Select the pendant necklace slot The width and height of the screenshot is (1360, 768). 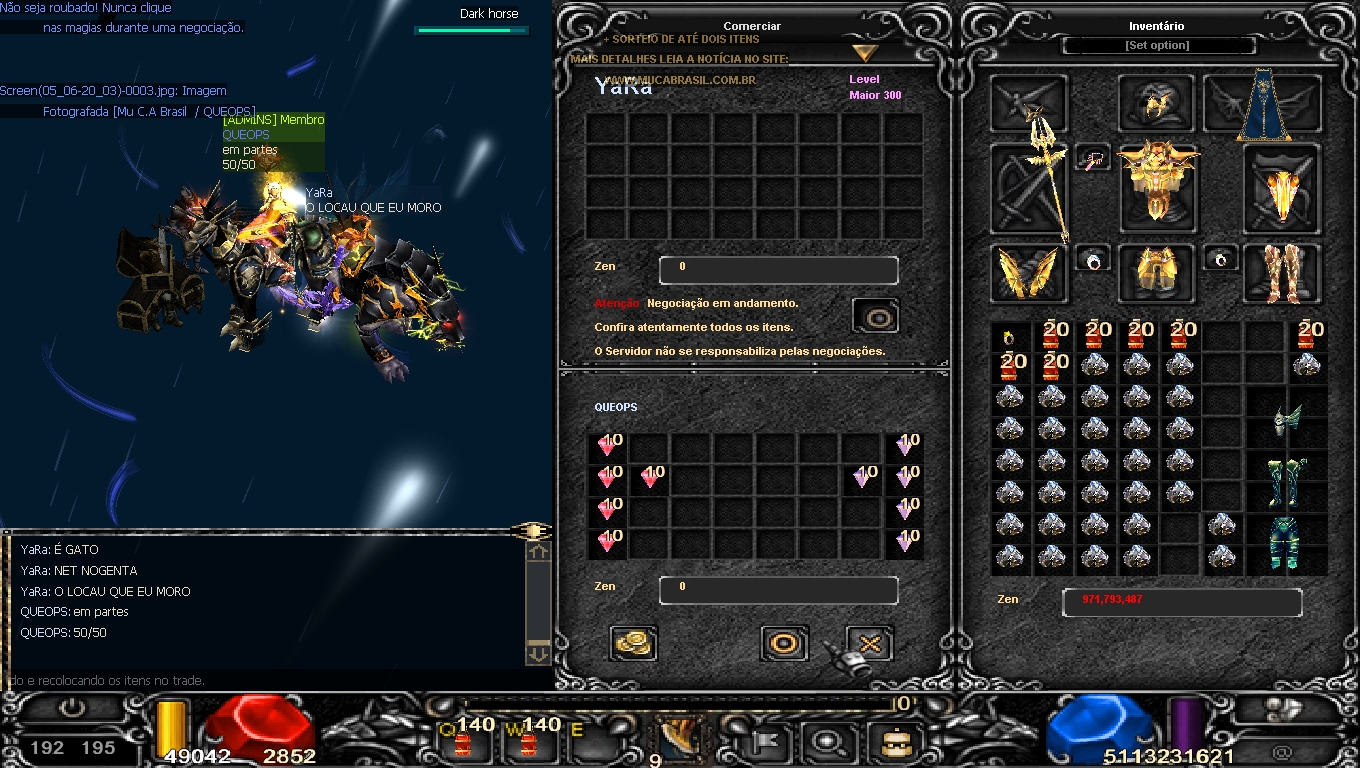point(1093,158)
